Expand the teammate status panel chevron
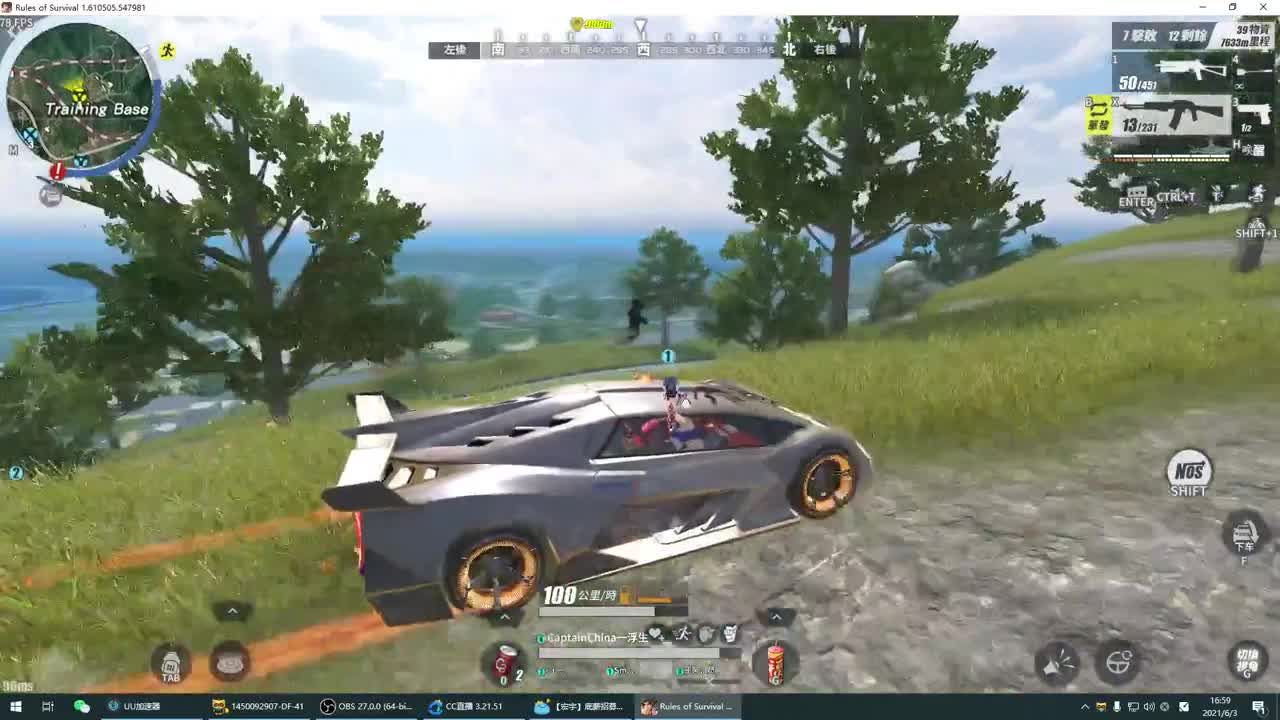 [x=505, y=618]
